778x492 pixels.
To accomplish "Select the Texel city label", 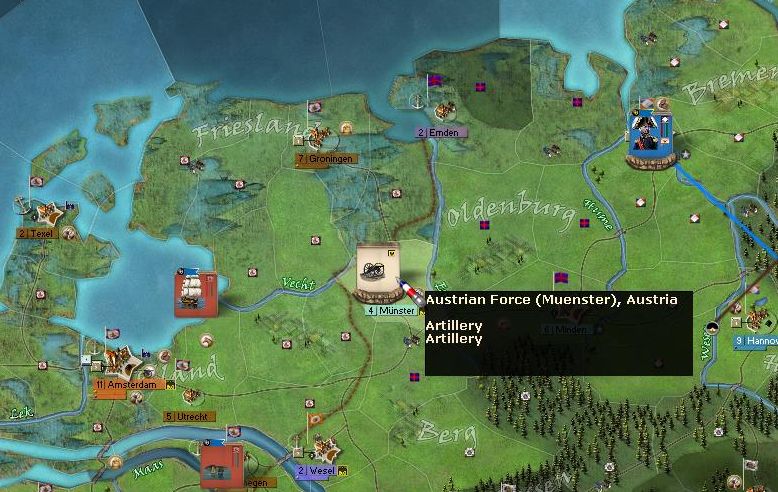I will tap(34, 233).
